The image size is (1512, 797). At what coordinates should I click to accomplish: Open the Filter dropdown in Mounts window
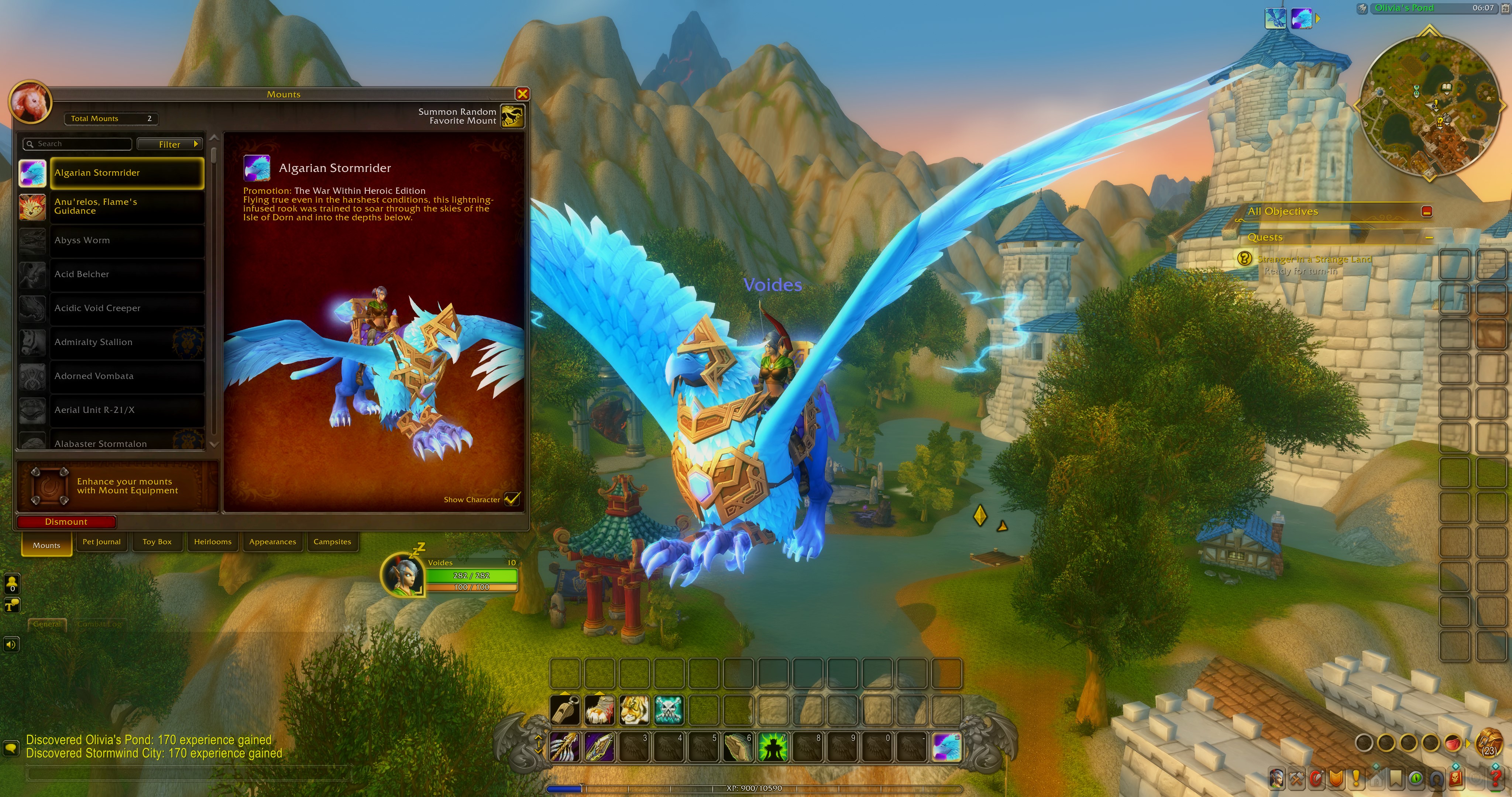(x=170, y=144)
